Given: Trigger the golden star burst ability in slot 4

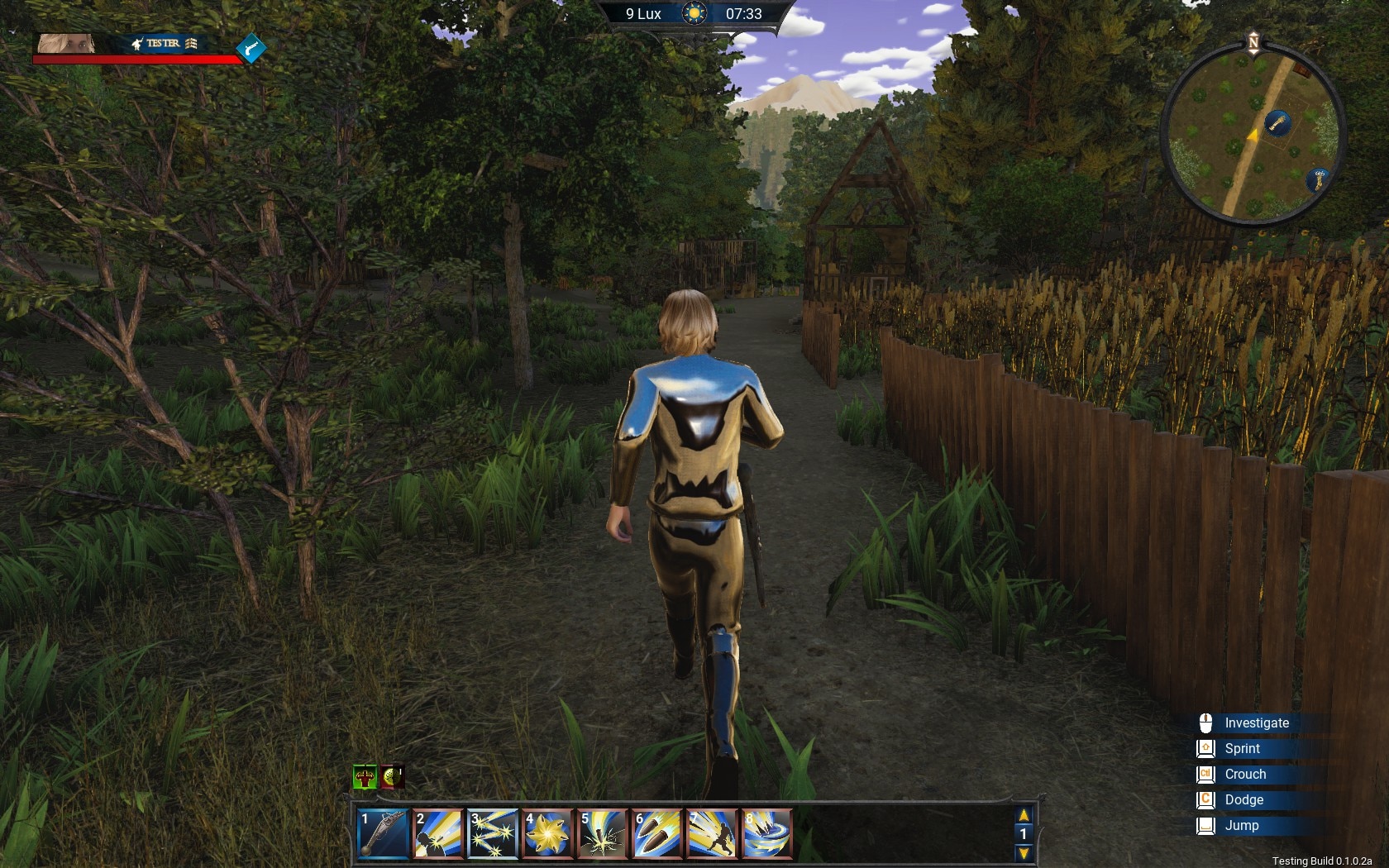Looking at the screenshot, I should pyautogui.click(x=547, y=832).
